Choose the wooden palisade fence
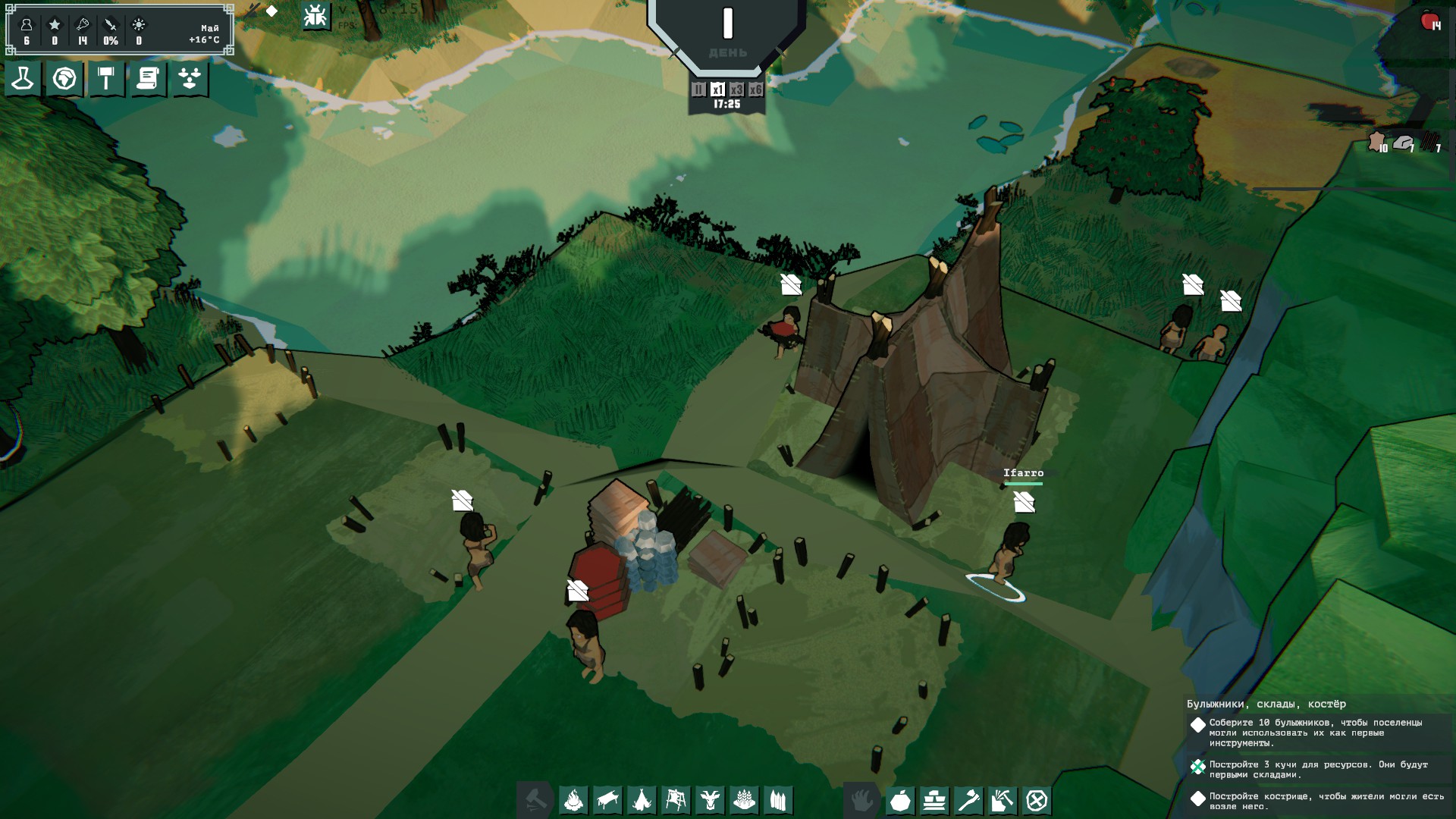Image resolution: width=1456 pixels, height=819 pixels. tap(779, 800)
